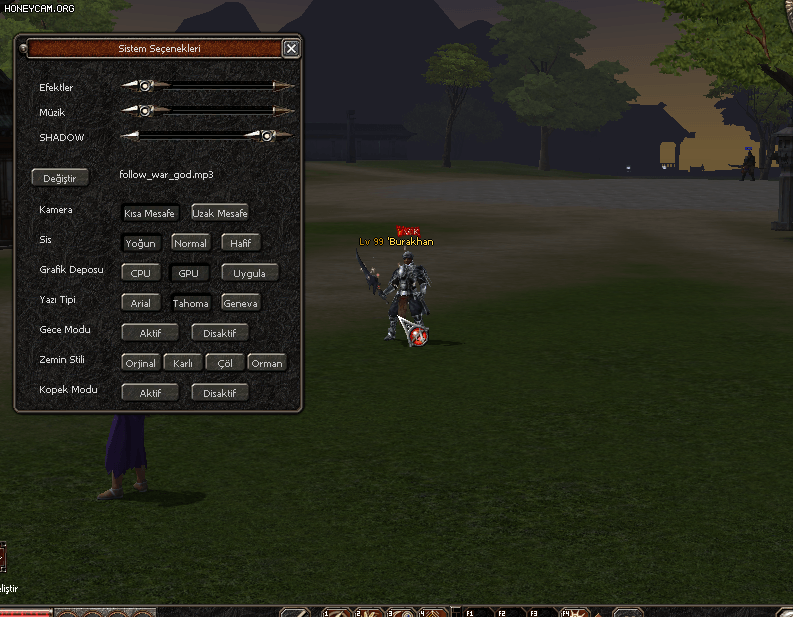Apply the Orman ground style
Screen dimensions: 793x617
pyautogui.click(x=267, y=363)
